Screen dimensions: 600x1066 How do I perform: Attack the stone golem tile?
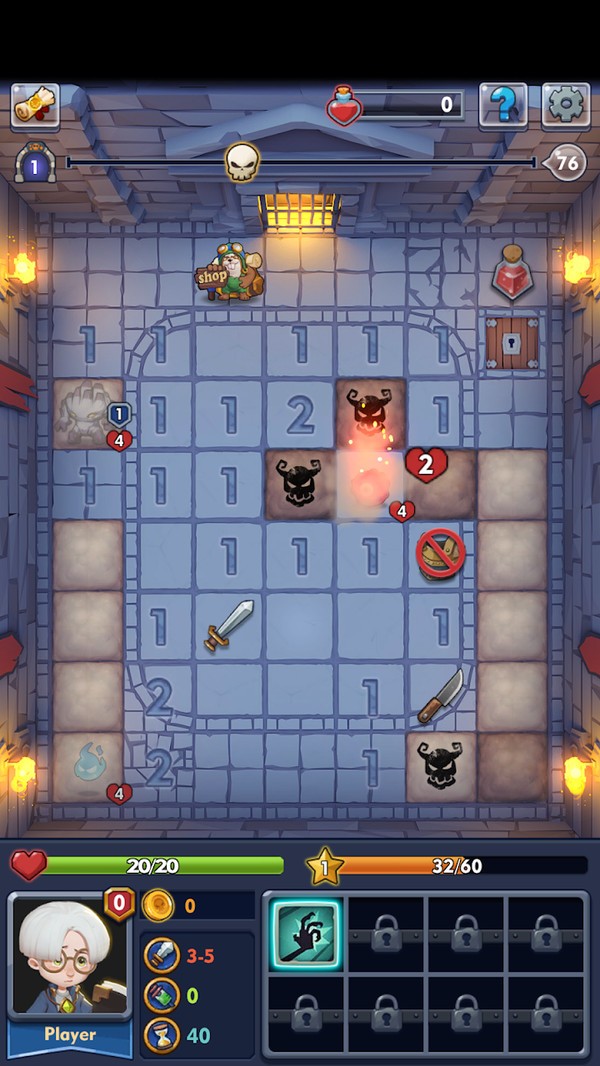[x=88, y=412]
